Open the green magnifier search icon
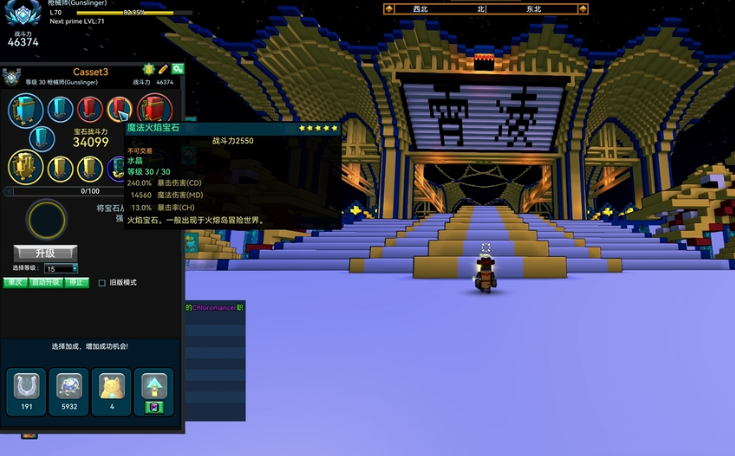The height and width of the screenshot is (456, 735). [x=177, y=69]
